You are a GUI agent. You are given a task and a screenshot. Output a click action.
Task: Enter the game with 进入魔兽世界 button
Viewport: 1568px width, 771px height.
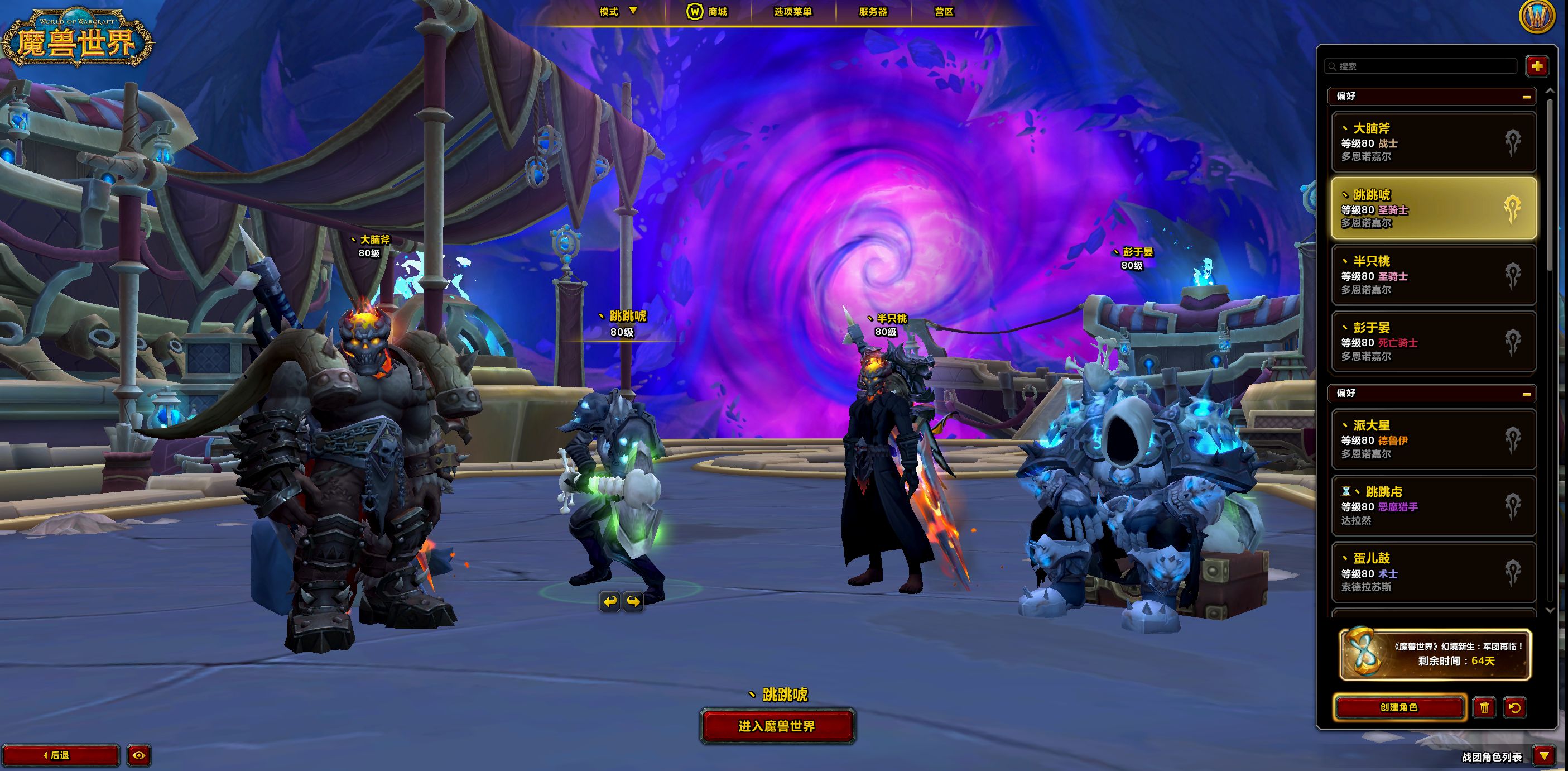point(777,726)
